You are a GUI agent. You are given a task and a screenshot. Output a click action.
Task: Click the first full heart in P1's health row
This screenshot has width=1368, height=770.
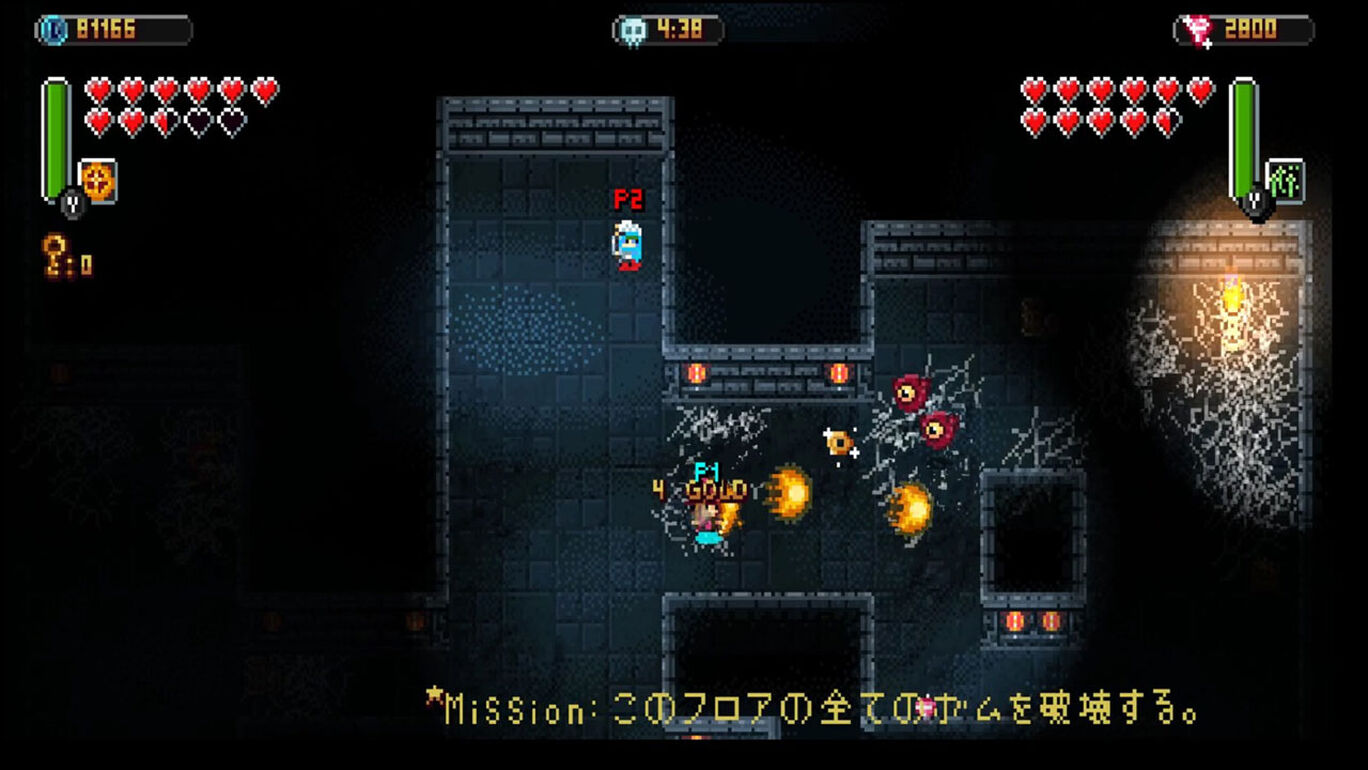pos(97,91)
